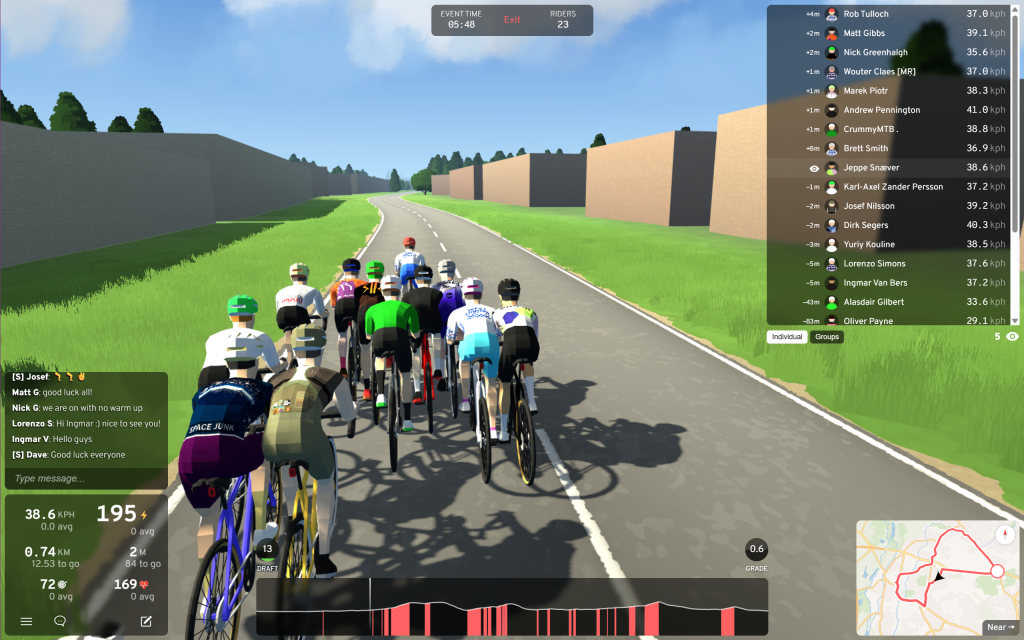Choose Andrew Pennington from the rider list
1024x640 pixels.
(881, 110)
